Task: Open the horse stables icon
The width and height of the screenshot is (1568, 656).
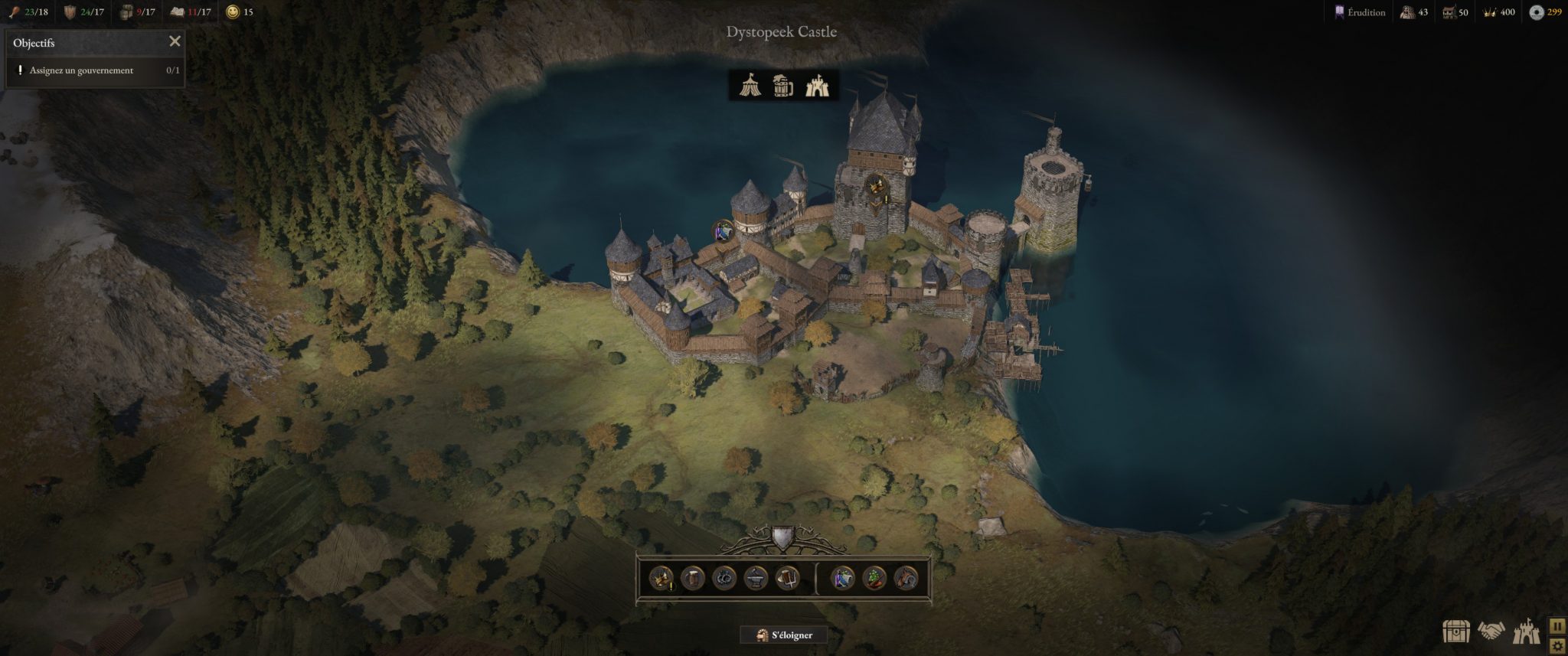Action: [906, 578]
